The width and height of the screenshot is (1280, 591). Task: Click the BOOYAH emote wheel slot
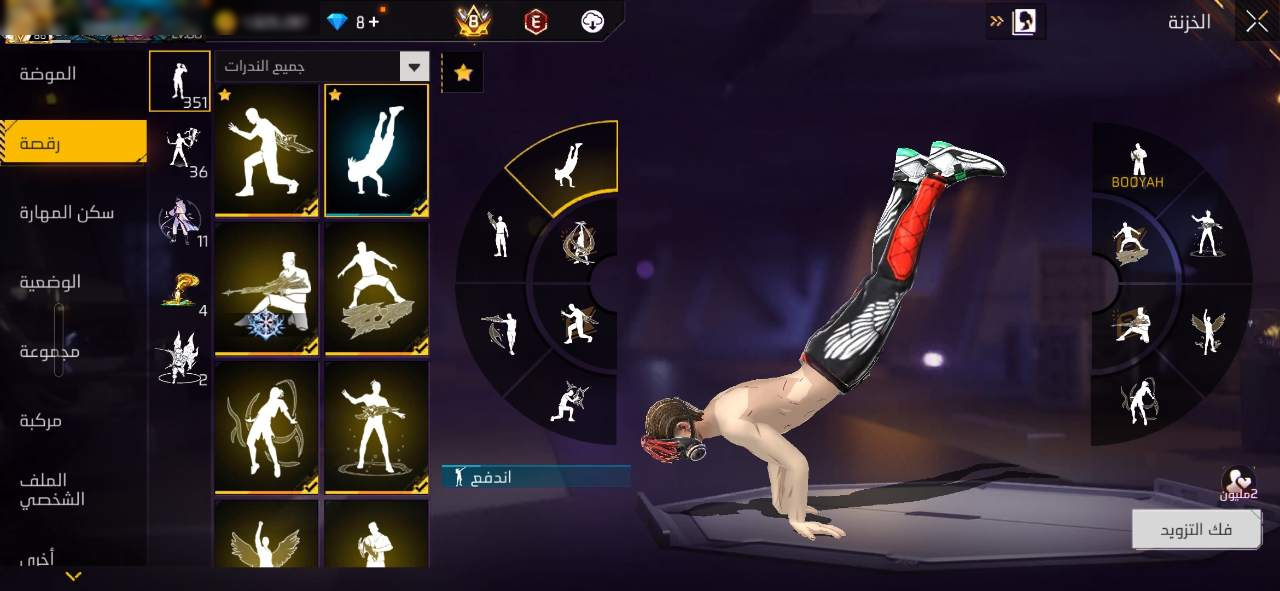(1137, 167)
